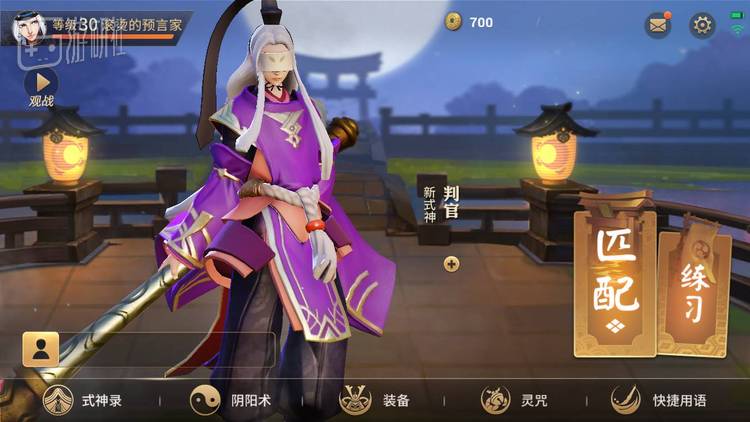The height and width of the screenshot is (422, 750).
Task: Click the gold coin currency icon
Action: [454, 22]
